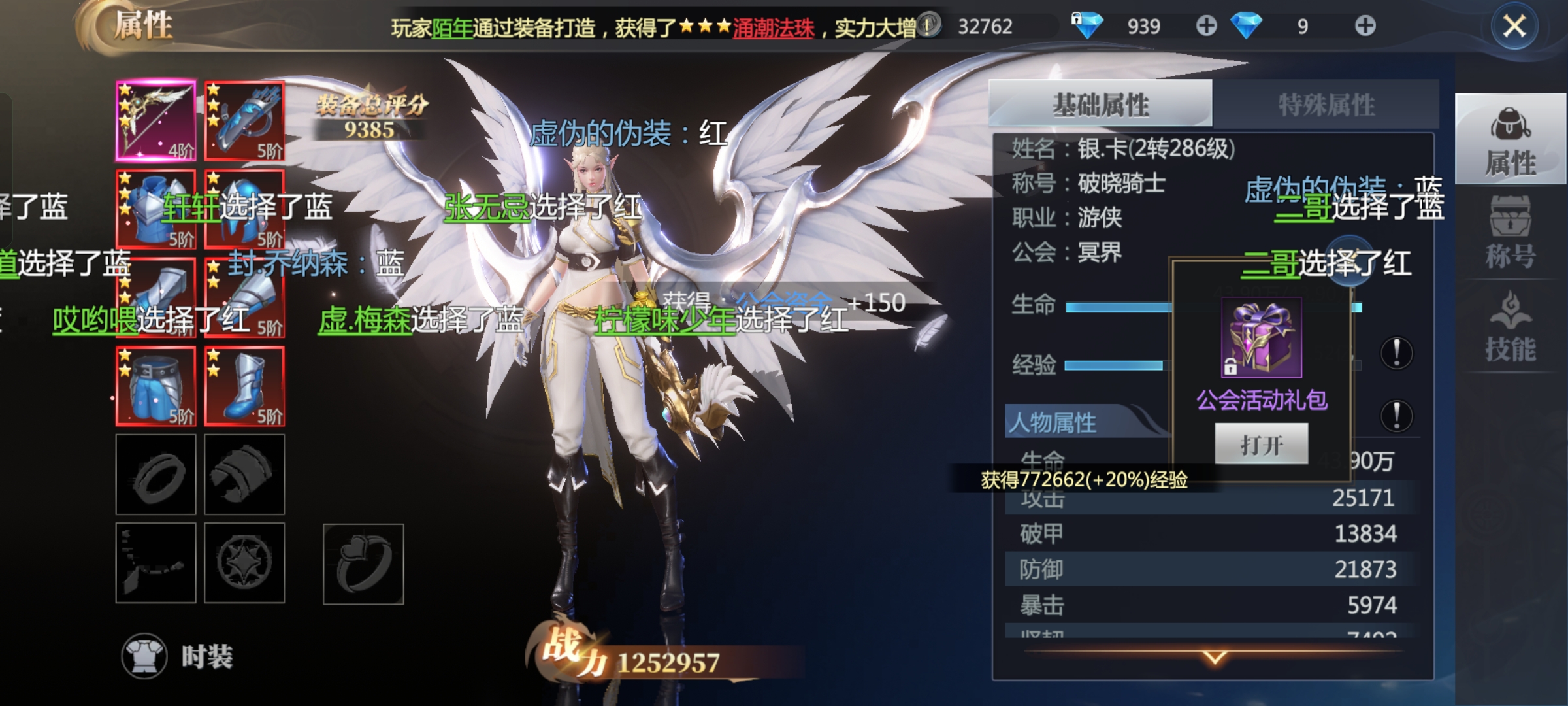Tap the 公会活动礼包 purple gift box icon
This screenshot has width=1568, height=706.
1261,338
